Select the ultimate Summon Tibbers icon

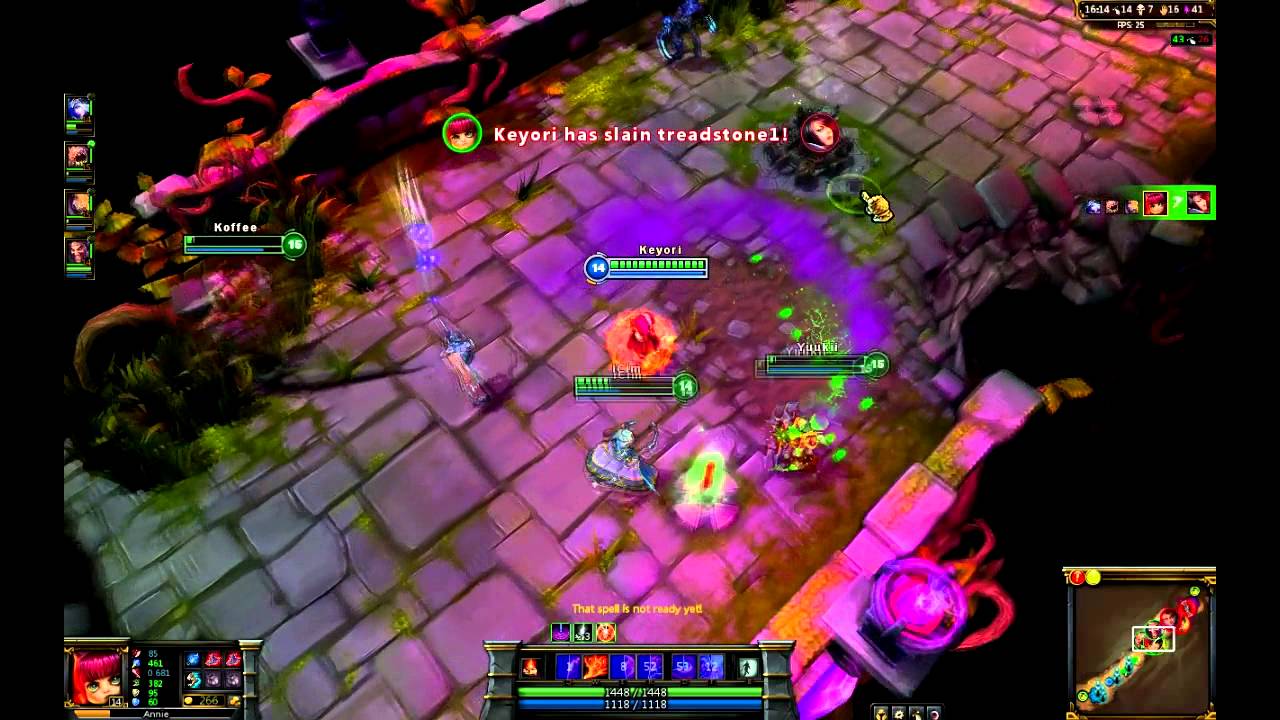point(651,666)
